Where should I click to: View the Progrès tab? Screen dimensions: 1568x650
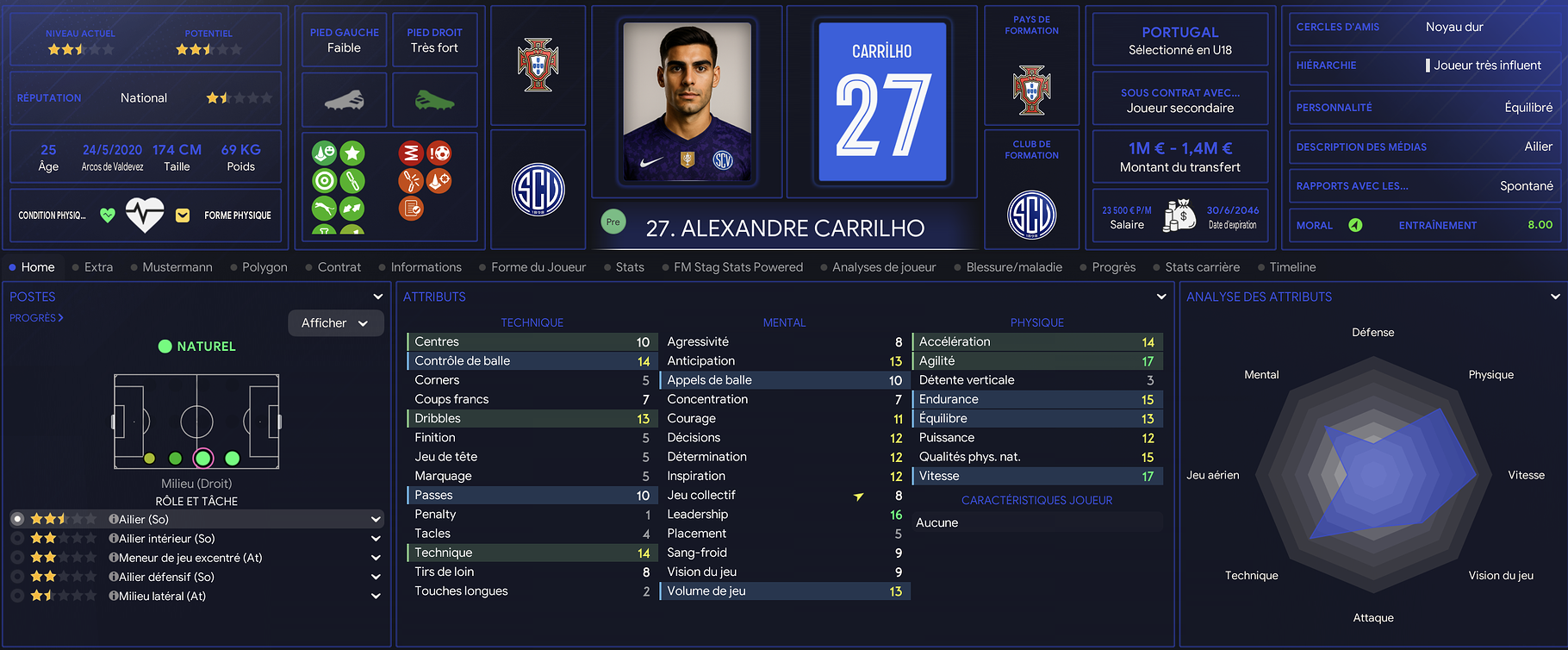coord(1113,267)
